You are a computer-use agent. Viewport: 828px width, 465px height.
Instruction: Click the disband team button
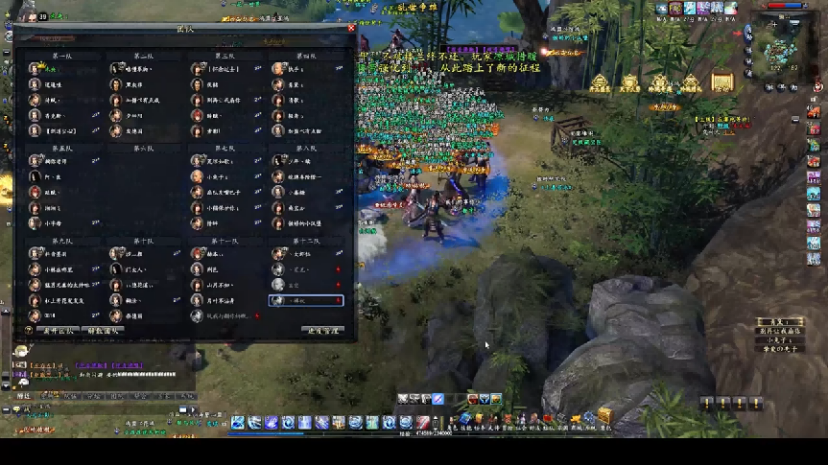(x=104, y=330)
